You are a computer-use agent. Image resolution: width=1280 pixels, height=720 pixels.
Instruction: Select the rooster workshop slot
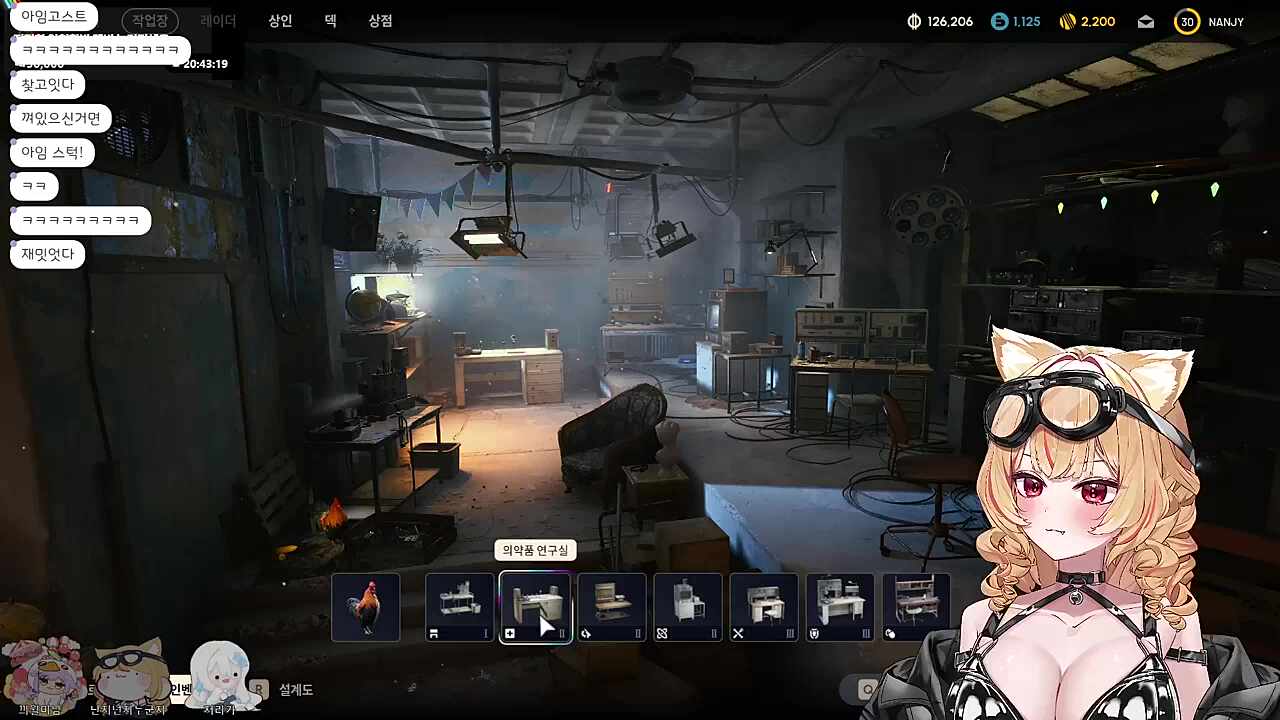click(x=366, y=607)
